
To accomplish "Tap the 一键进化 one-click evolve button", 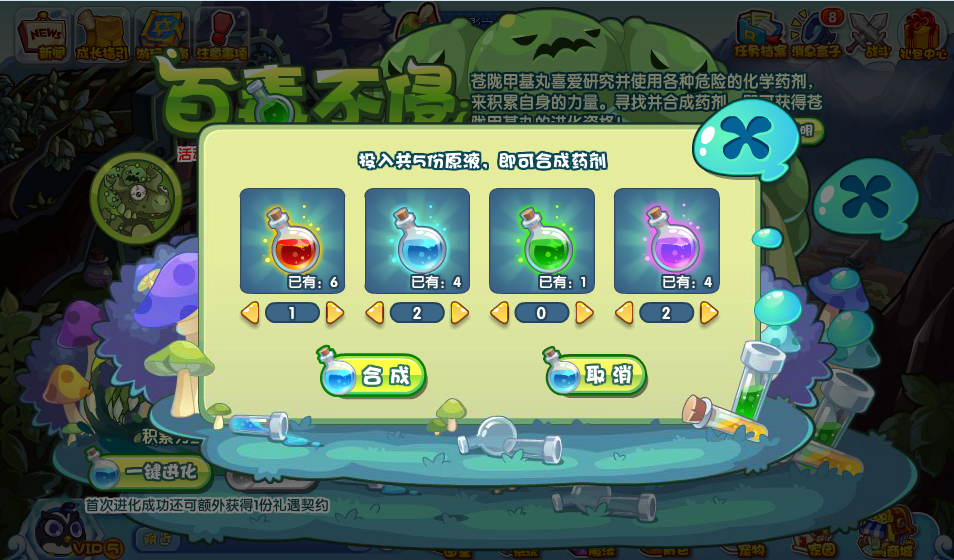I will [150, 471].
